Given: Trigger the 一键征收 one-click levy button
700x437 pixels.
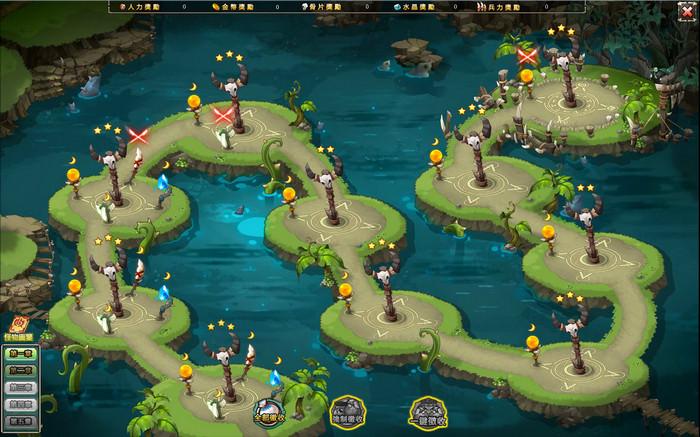Looking at the screenshot, I should pos(427,412).
